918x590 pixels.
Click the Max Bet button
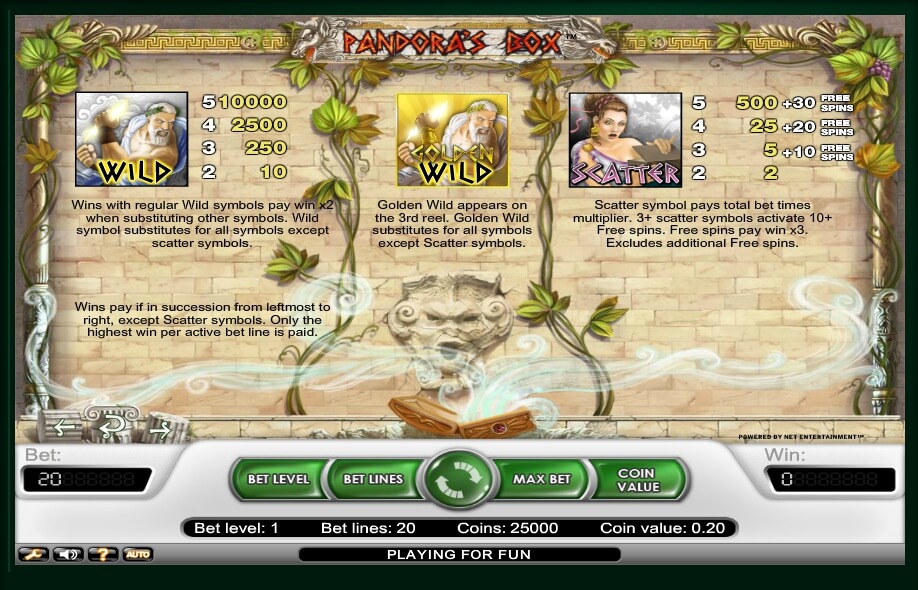(x=541, y=479)
